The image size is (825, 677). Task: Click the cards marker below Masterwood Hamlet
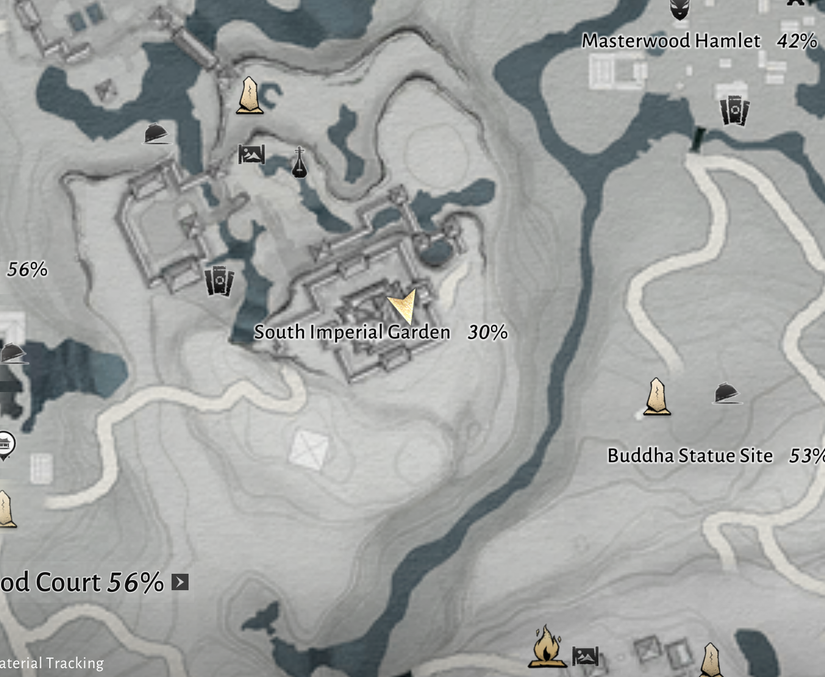coord(734,110)
